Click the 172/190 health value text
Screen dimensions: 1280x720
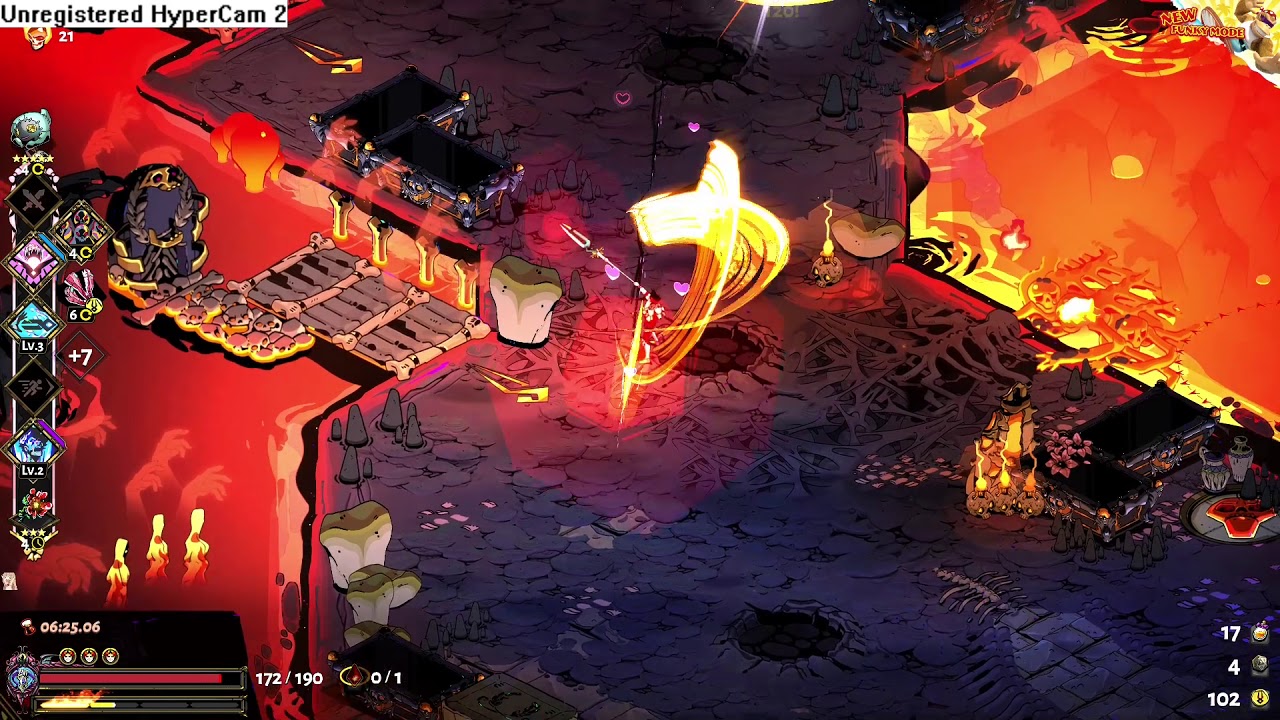pos(288,678)
